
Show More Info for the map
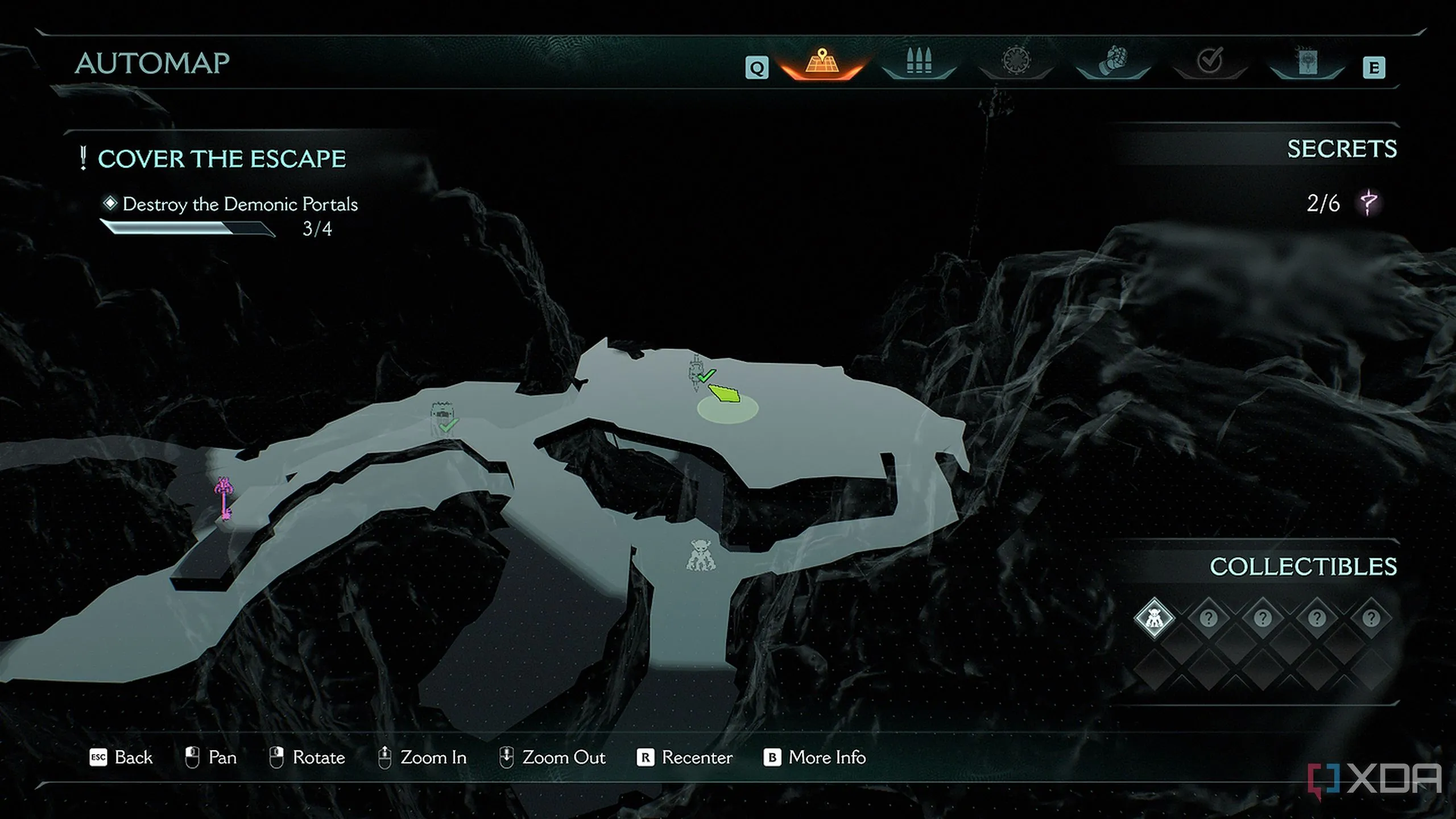click(x=814, y=758)
